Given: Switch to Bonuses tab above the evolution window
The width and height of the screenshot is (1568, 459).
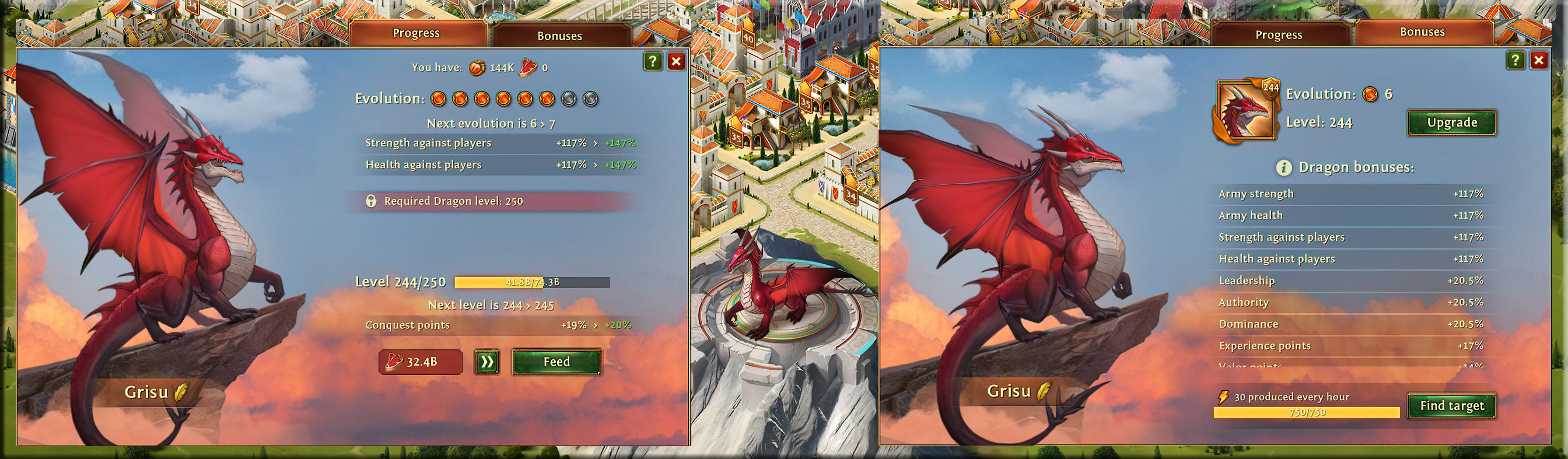Looking at the screenshot, I should pos(559,36).
